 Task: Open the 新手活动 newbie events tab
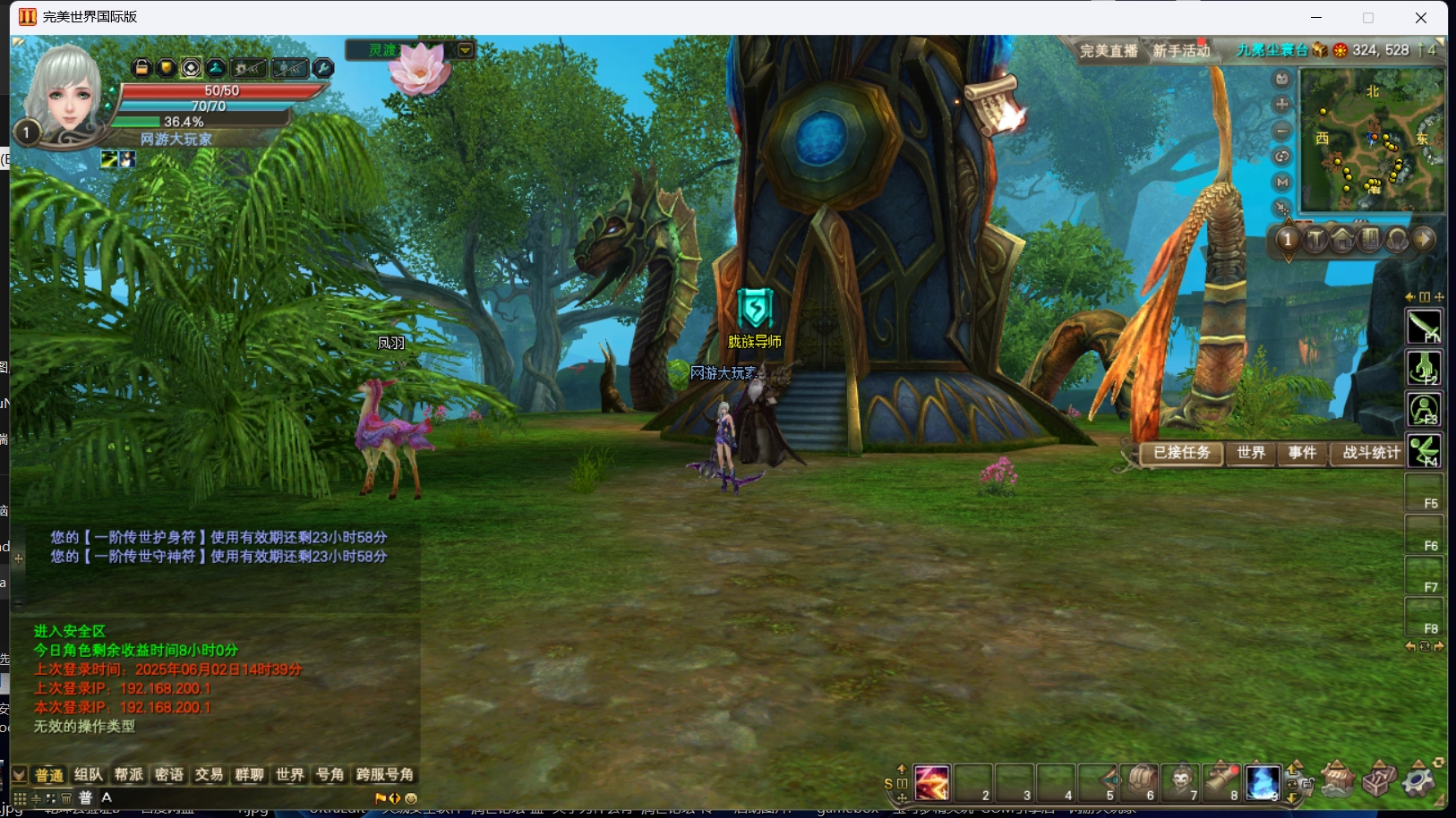pos(1180,51)
